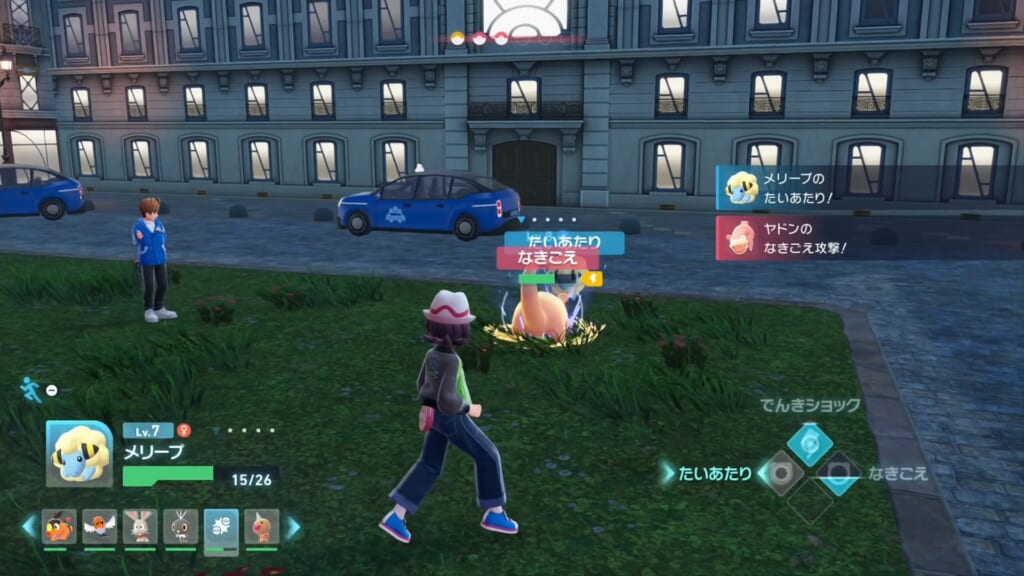Toggle the running figure dash icon
The image size is (1024, 576).
point(31,389)
